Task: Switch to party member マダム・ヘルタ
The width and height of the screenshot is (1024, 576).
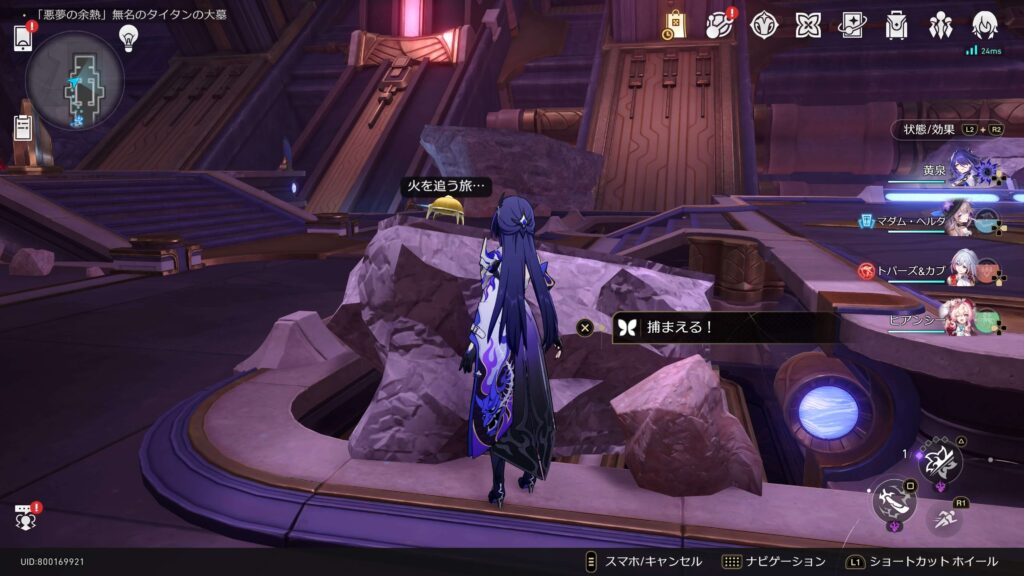Action: [961, 218]
